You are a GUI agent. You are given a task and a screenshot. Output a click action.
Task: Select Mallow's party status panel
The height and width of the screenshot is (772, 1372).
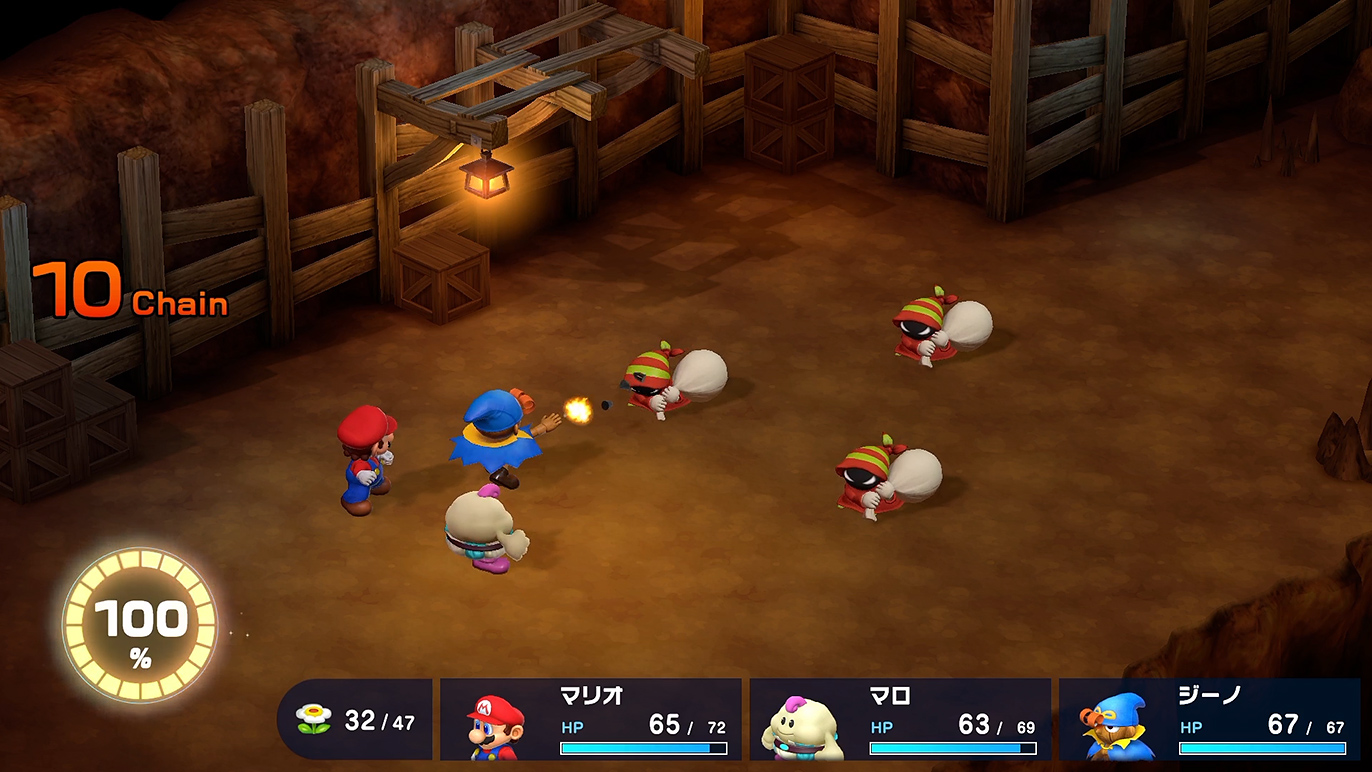click(x=900, y=720)
